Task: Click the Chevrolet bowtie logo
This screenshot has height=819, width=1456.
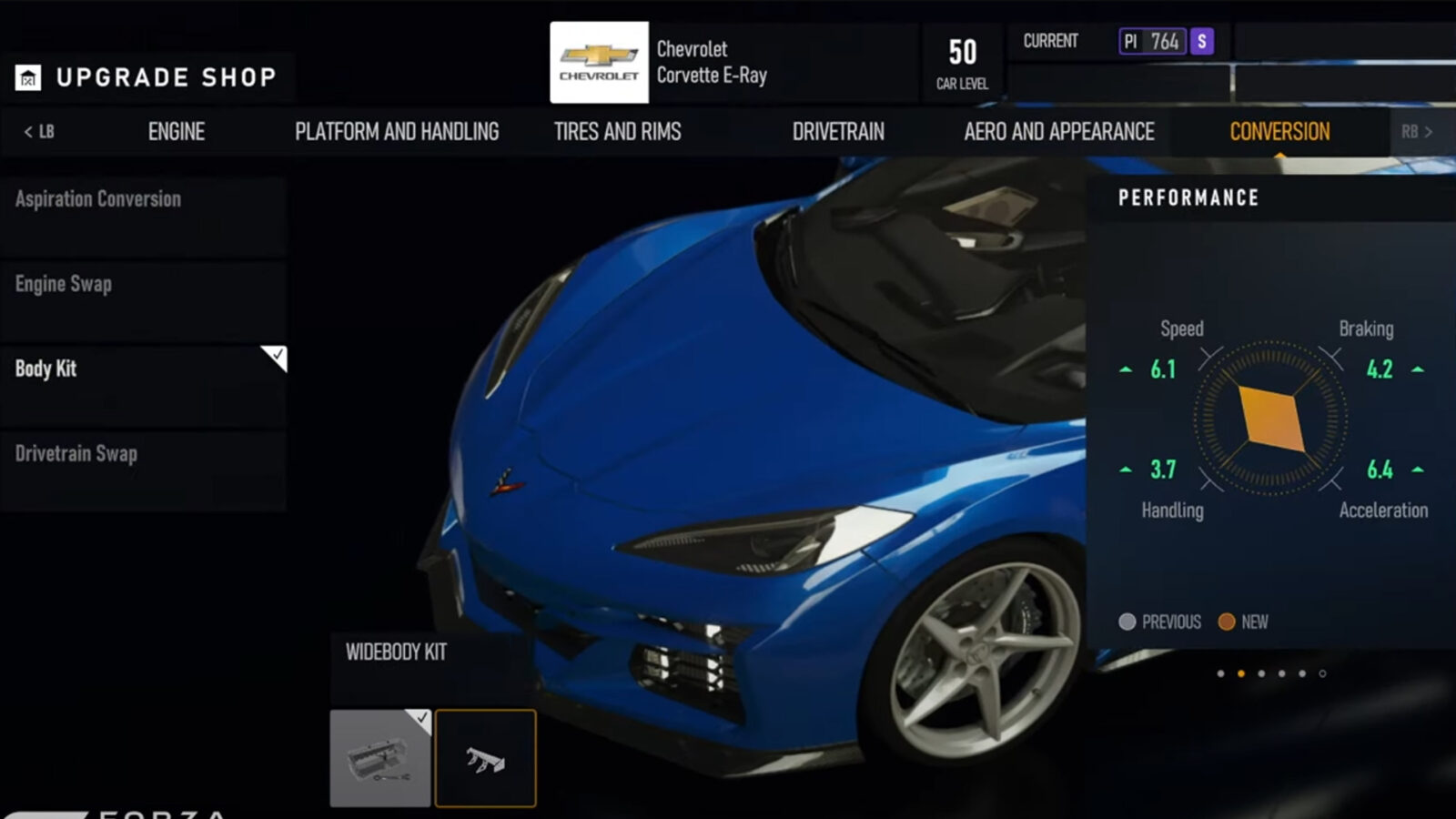Action: [599, 63]
